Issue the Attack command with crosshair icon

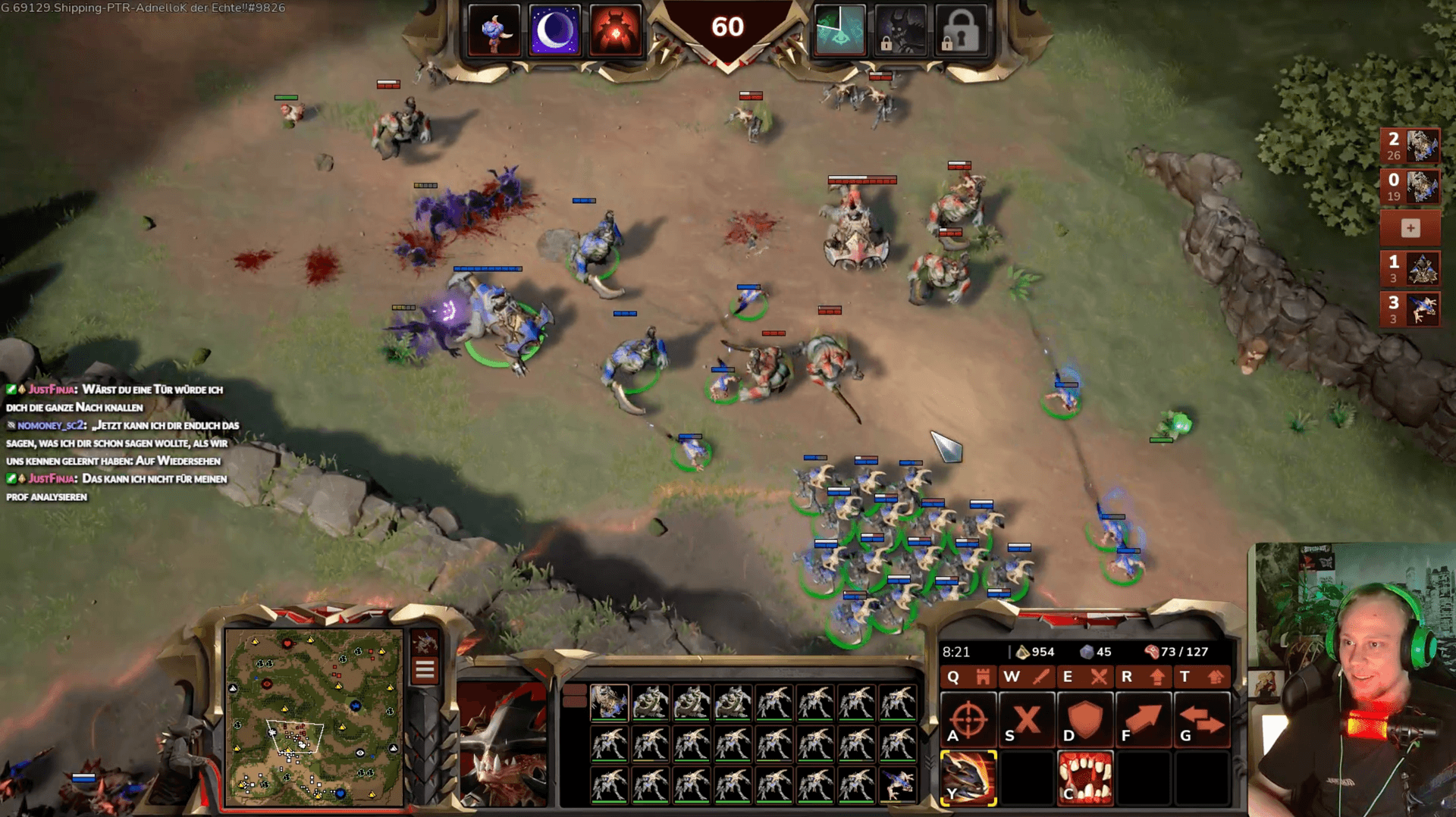(968, 720)
